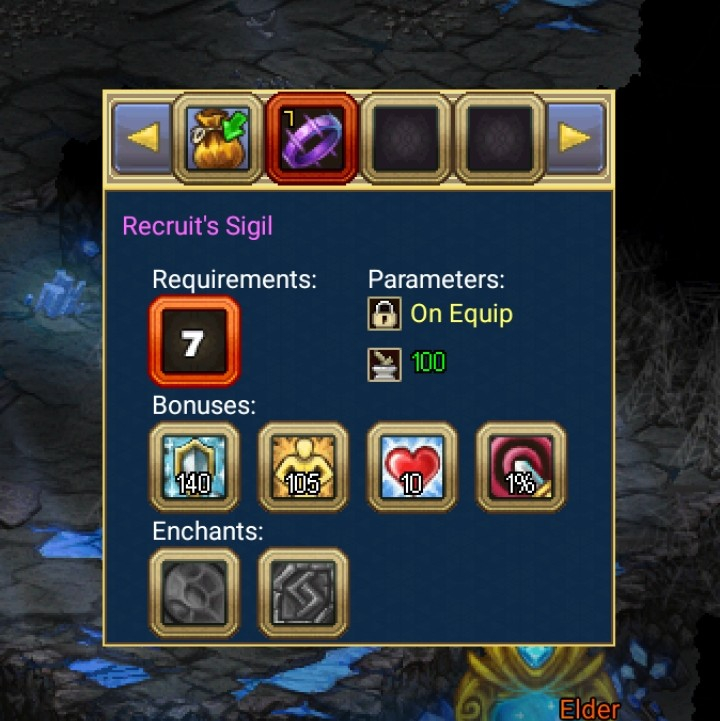The height and width of the screenshot is (721, 720).
Task: Open the square rune enchant slot
Action: click(303, 591)
